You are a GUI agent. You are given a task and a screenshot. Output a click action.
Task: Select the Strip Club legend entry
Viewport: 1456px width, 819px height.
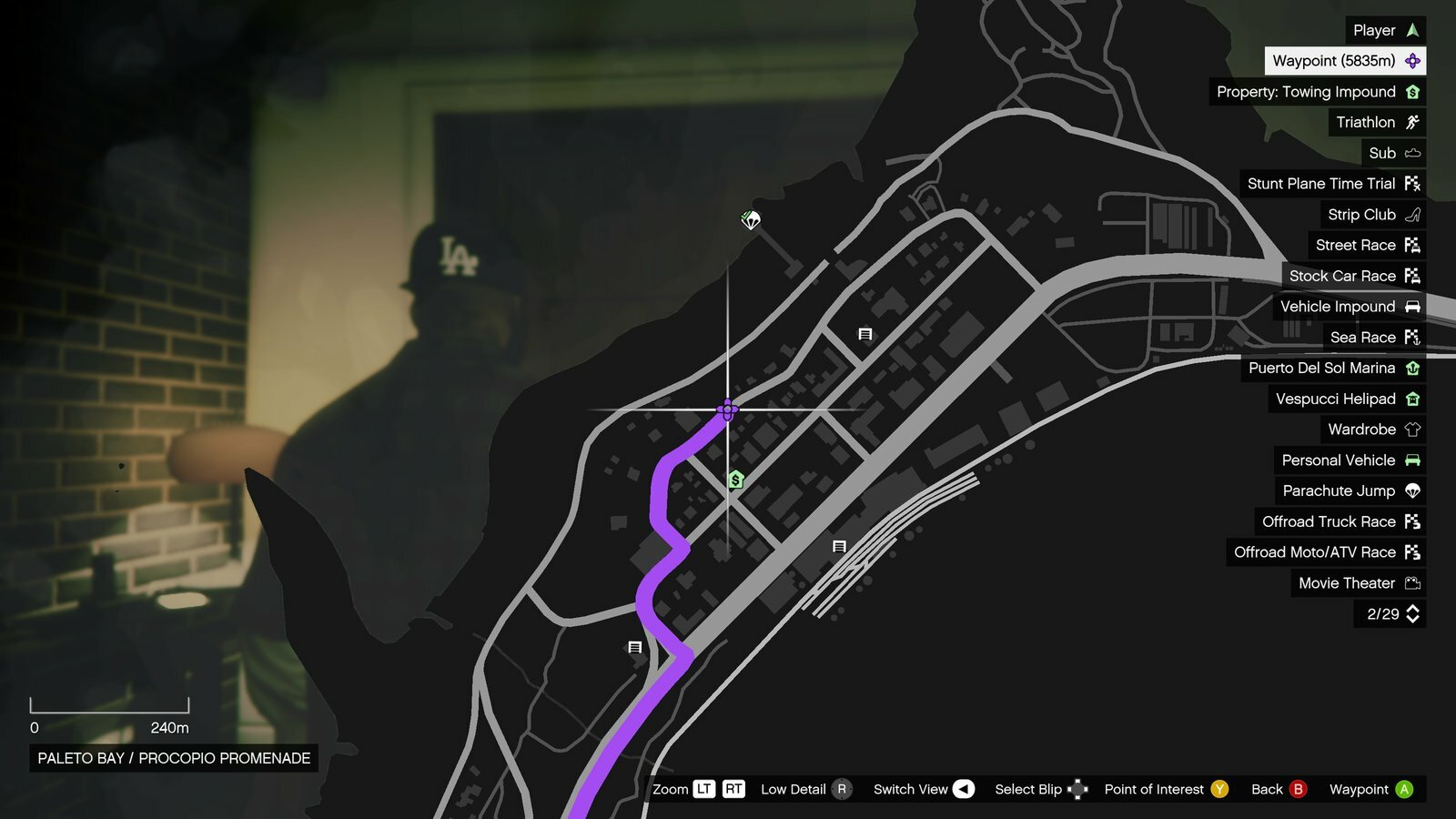click(1372, 215)
